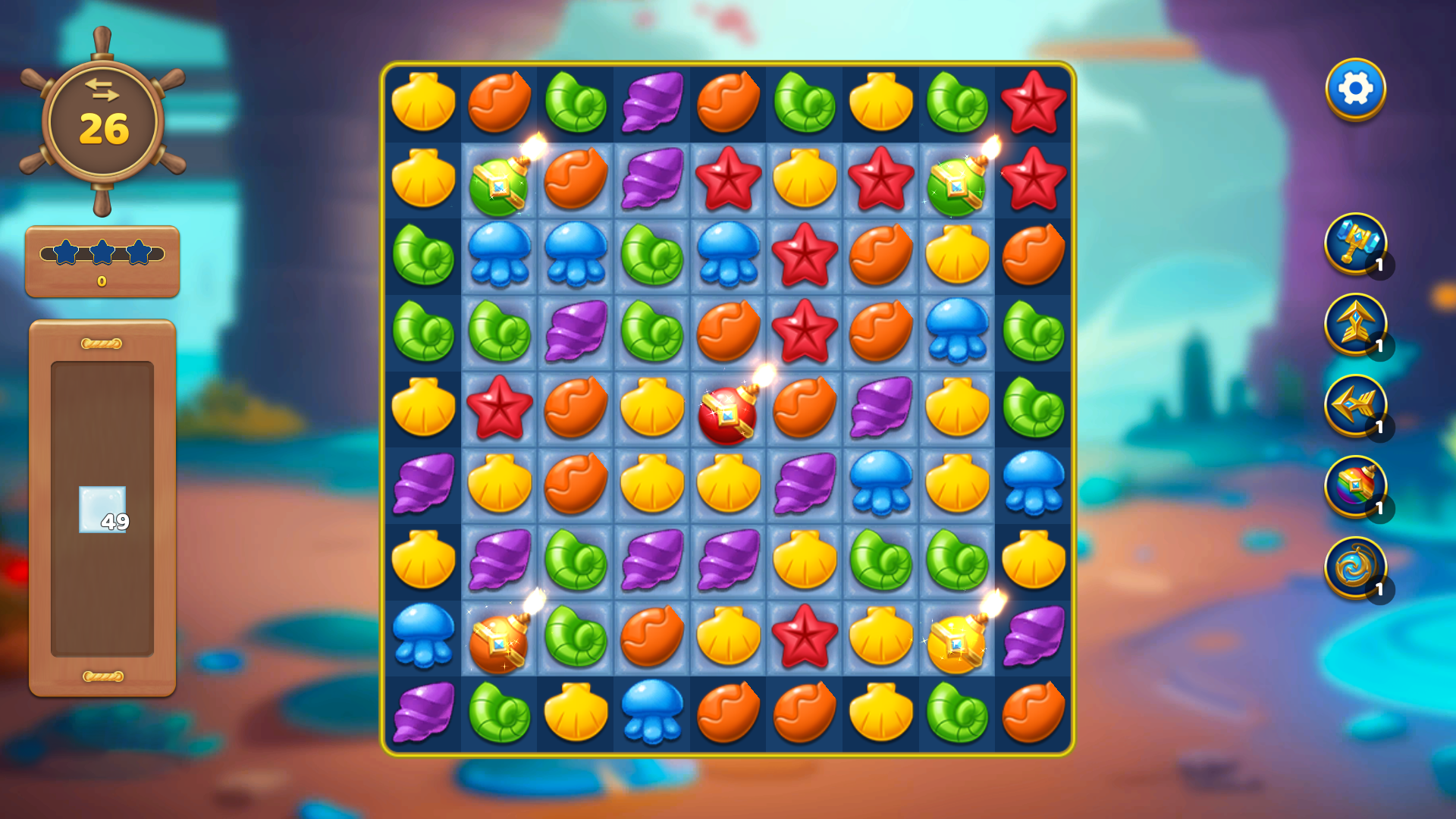The image size is (1456, 819).
Task: Use the horizontal arrow booster
Action: 1357,406
